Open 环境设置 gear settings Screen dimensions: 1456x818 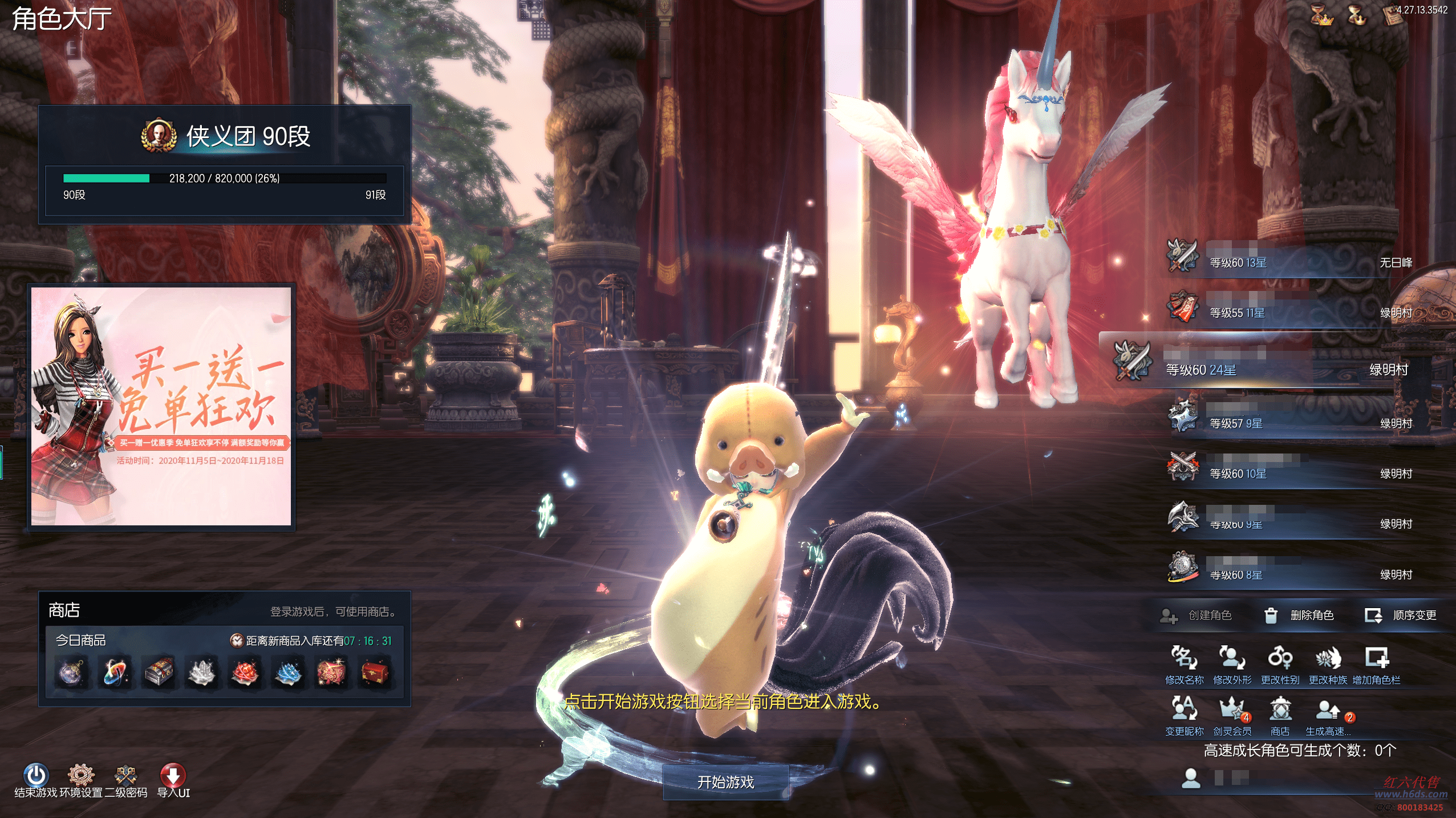(80, 775)
